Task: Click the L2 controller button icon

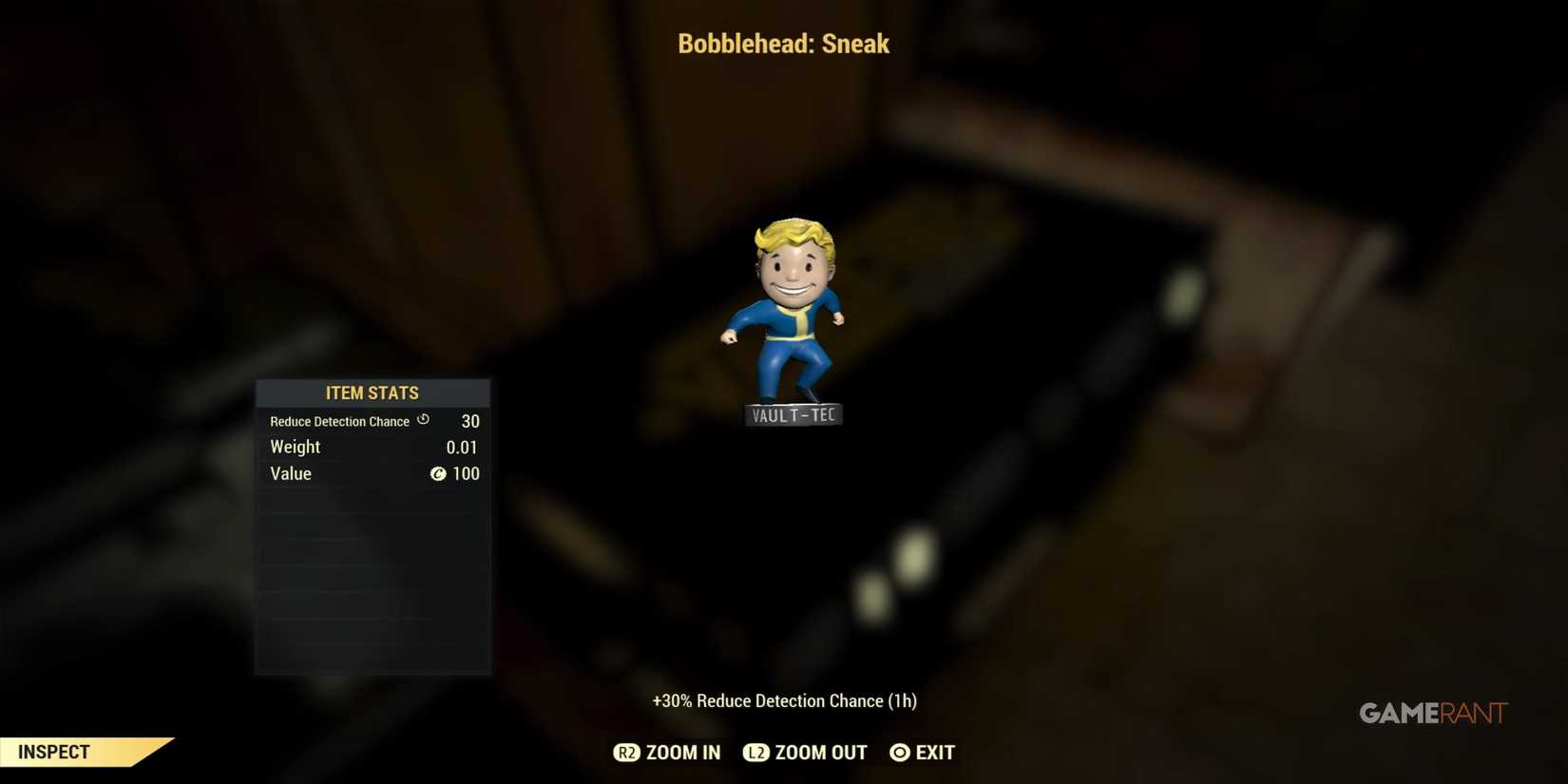Action: pyautogui.click(x=756, y=752)
